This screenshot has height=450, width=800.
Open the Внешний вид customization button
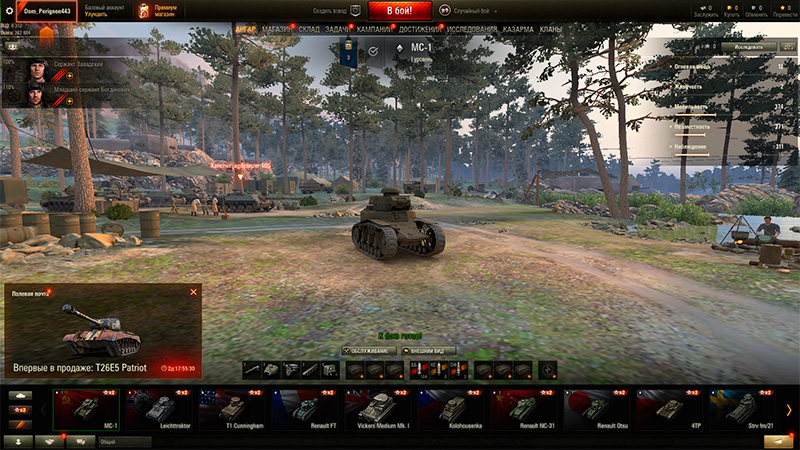(429, 351)
